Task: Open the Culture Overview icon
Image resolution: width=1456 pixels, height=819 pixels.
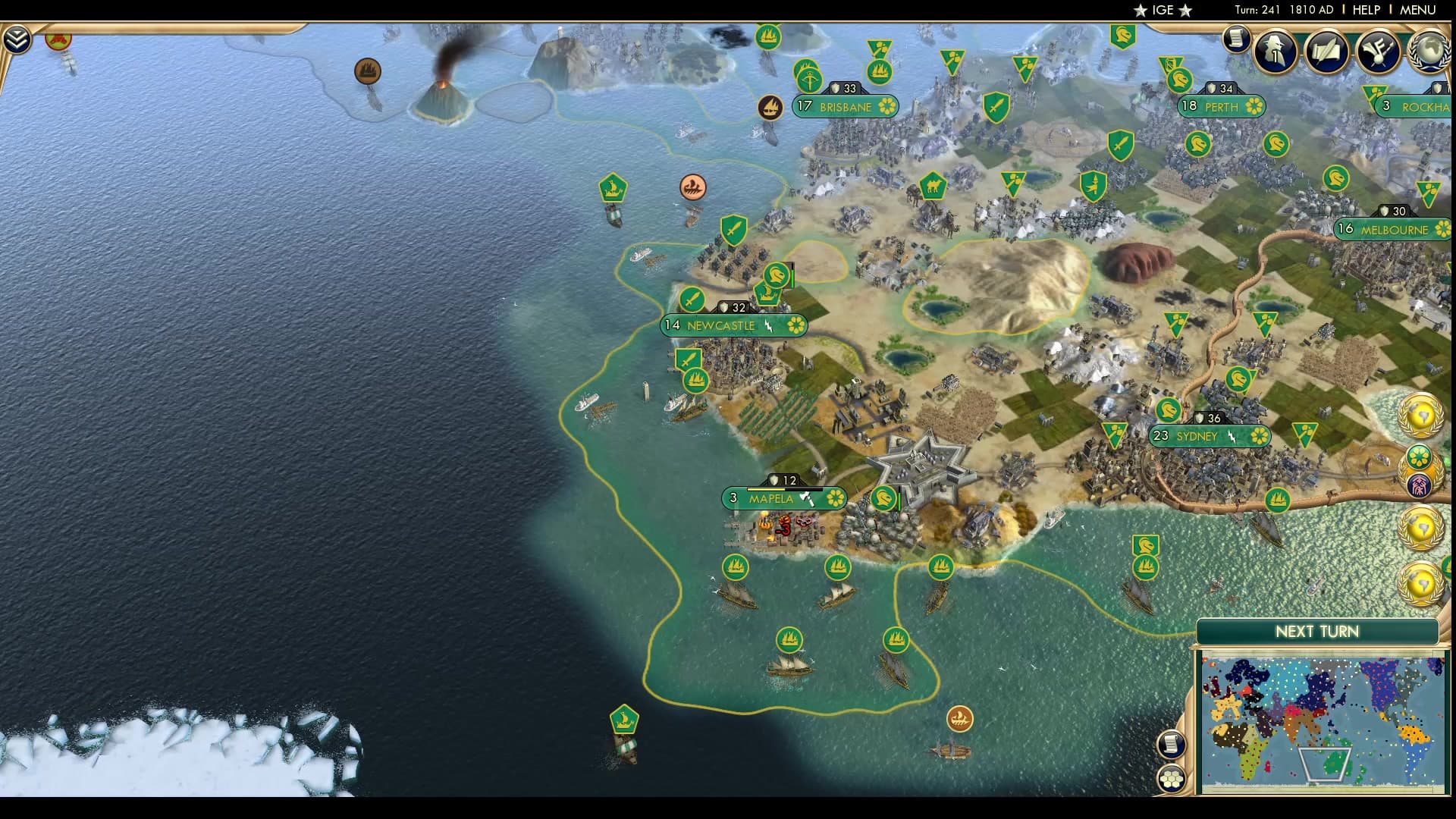Action: tap(1380, 52)
